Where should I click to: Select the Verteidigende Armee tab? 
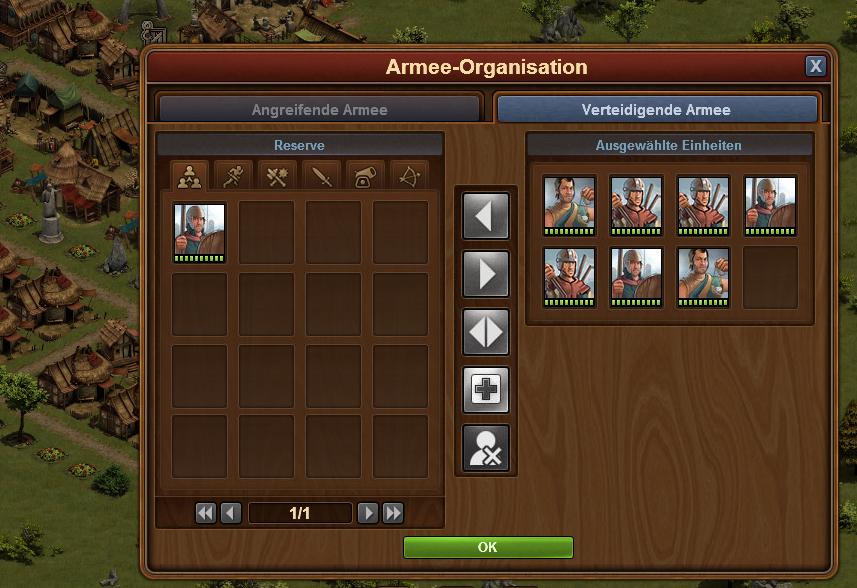(656, 110)
